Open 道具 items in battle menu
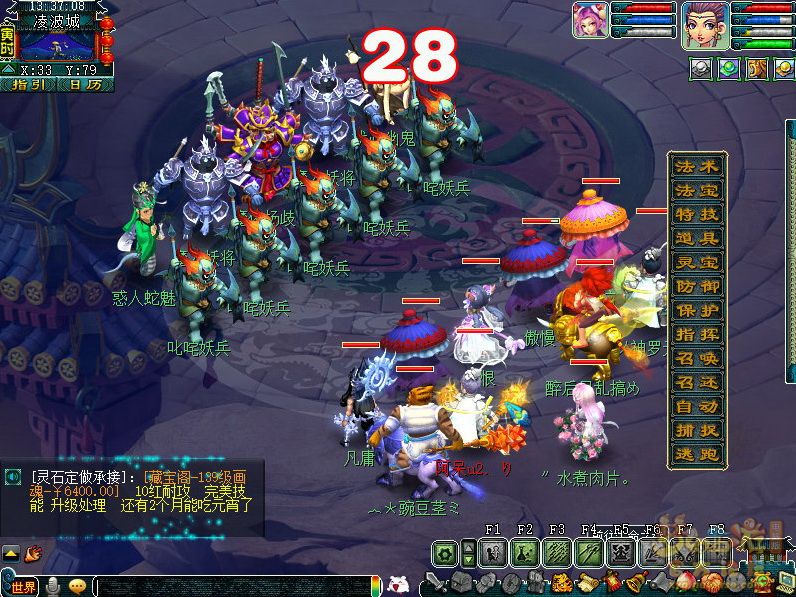 pos(697,238)
